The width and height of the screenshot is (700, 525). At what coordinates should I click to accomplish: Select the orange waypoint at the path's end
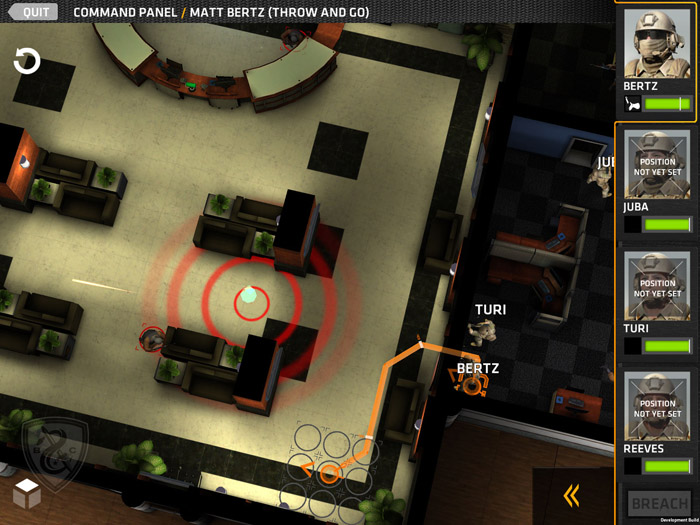(328, 473)
